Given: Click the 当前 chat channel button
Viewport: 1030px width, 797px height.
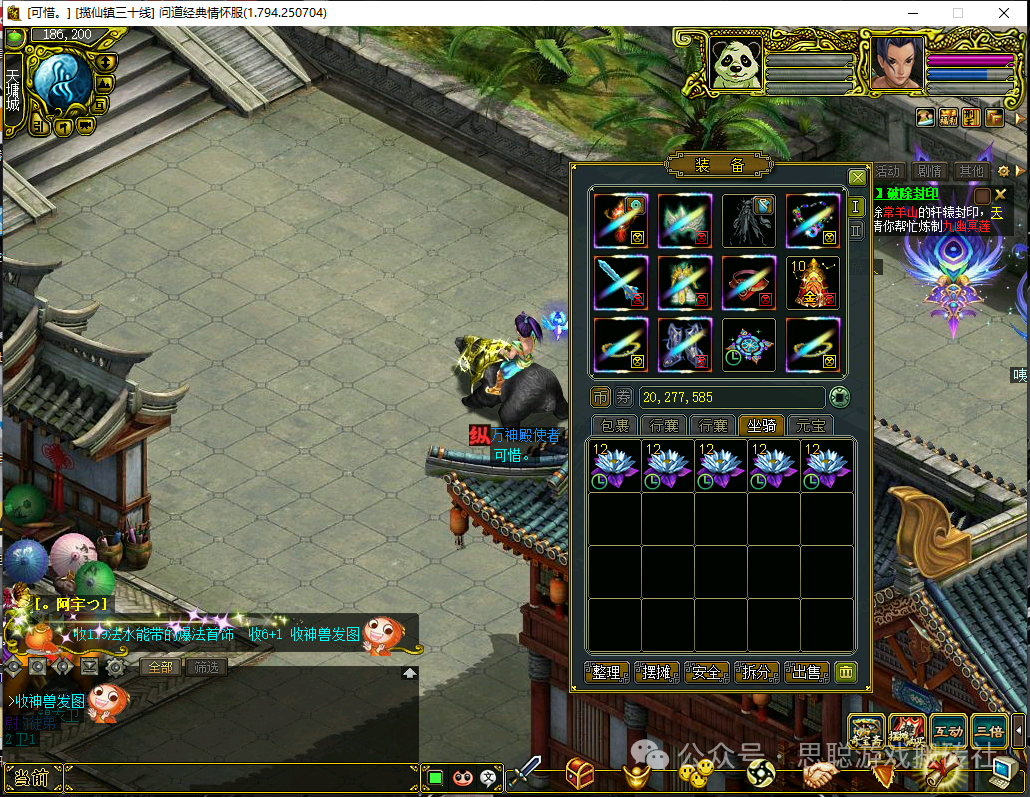Looking at the screenshot, I should point(30,778).
